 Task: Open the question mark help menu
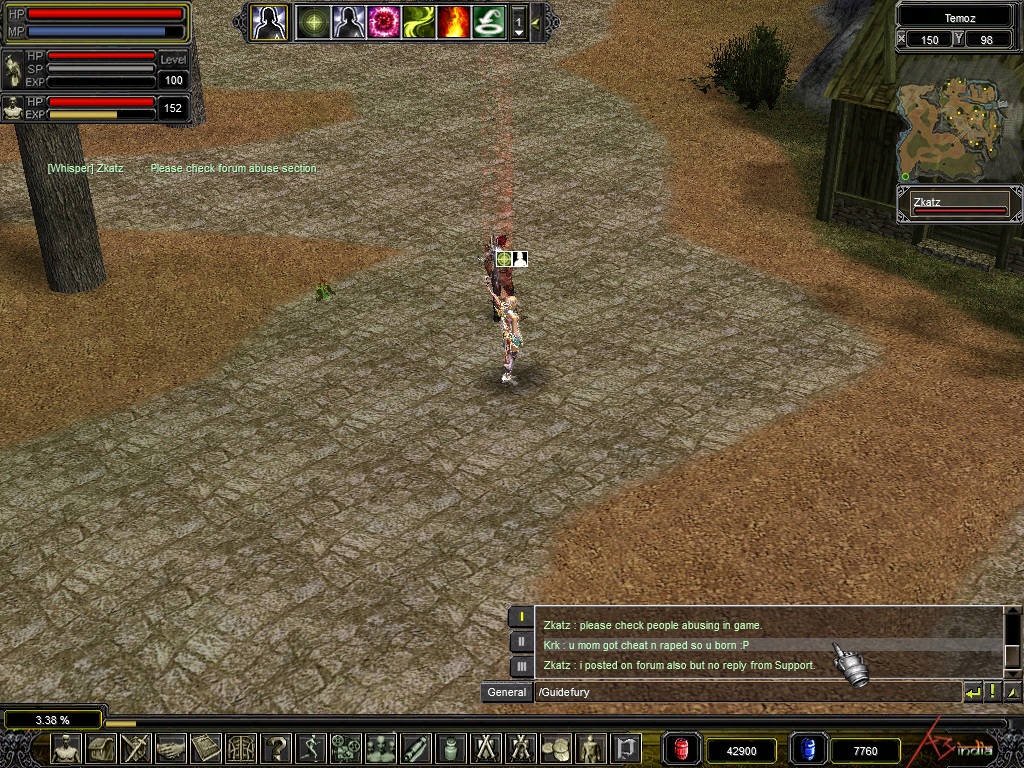click(277, 748)
